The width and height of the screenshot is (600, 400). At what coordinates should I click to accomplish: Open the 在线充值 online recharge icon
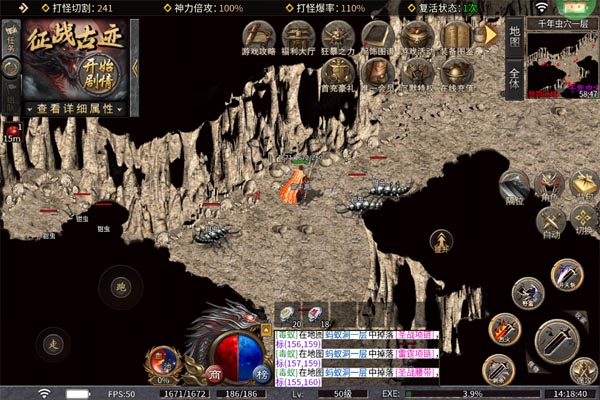(x=456, y=73)
